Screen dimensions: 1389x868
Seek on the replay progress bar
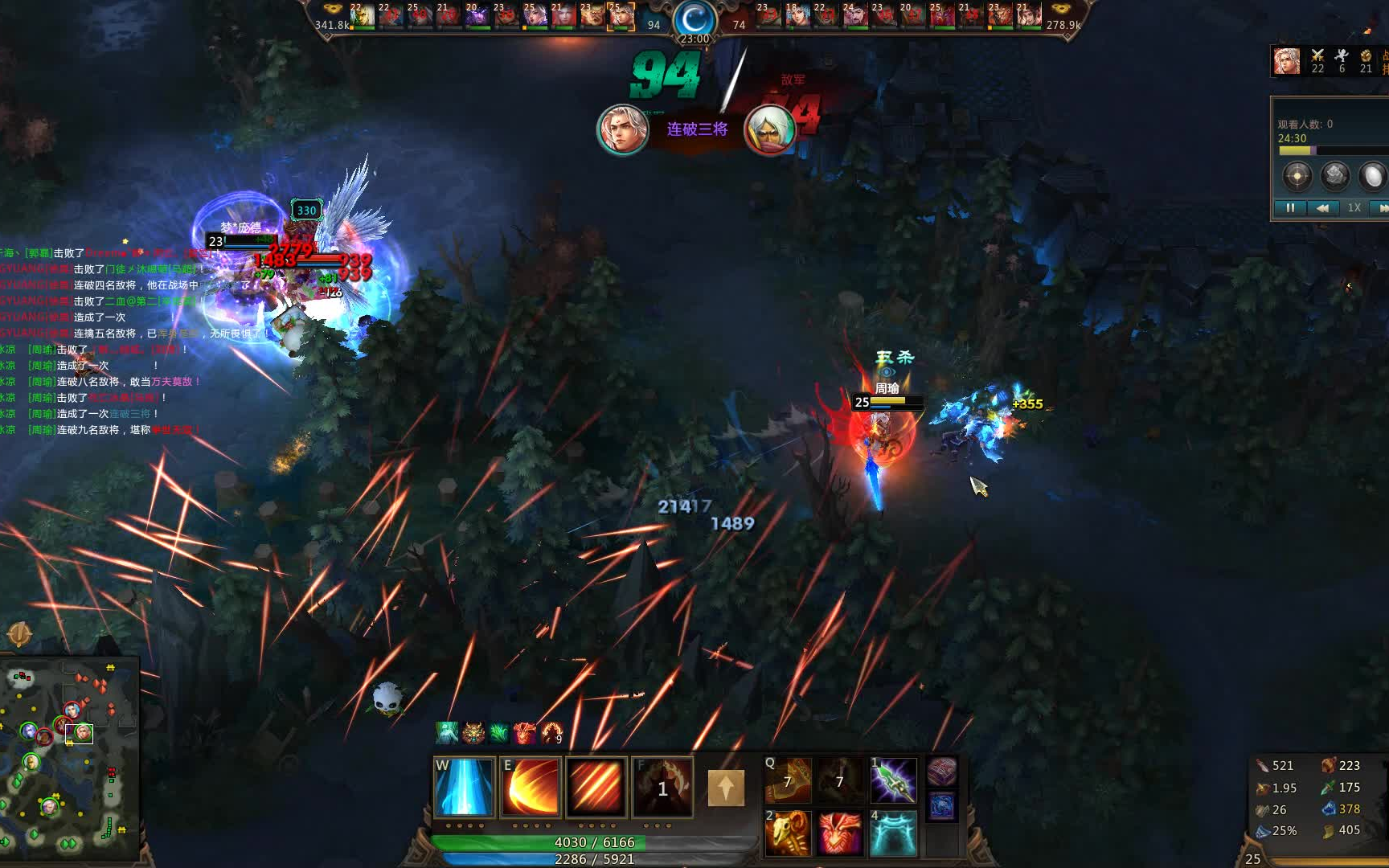1326,150
